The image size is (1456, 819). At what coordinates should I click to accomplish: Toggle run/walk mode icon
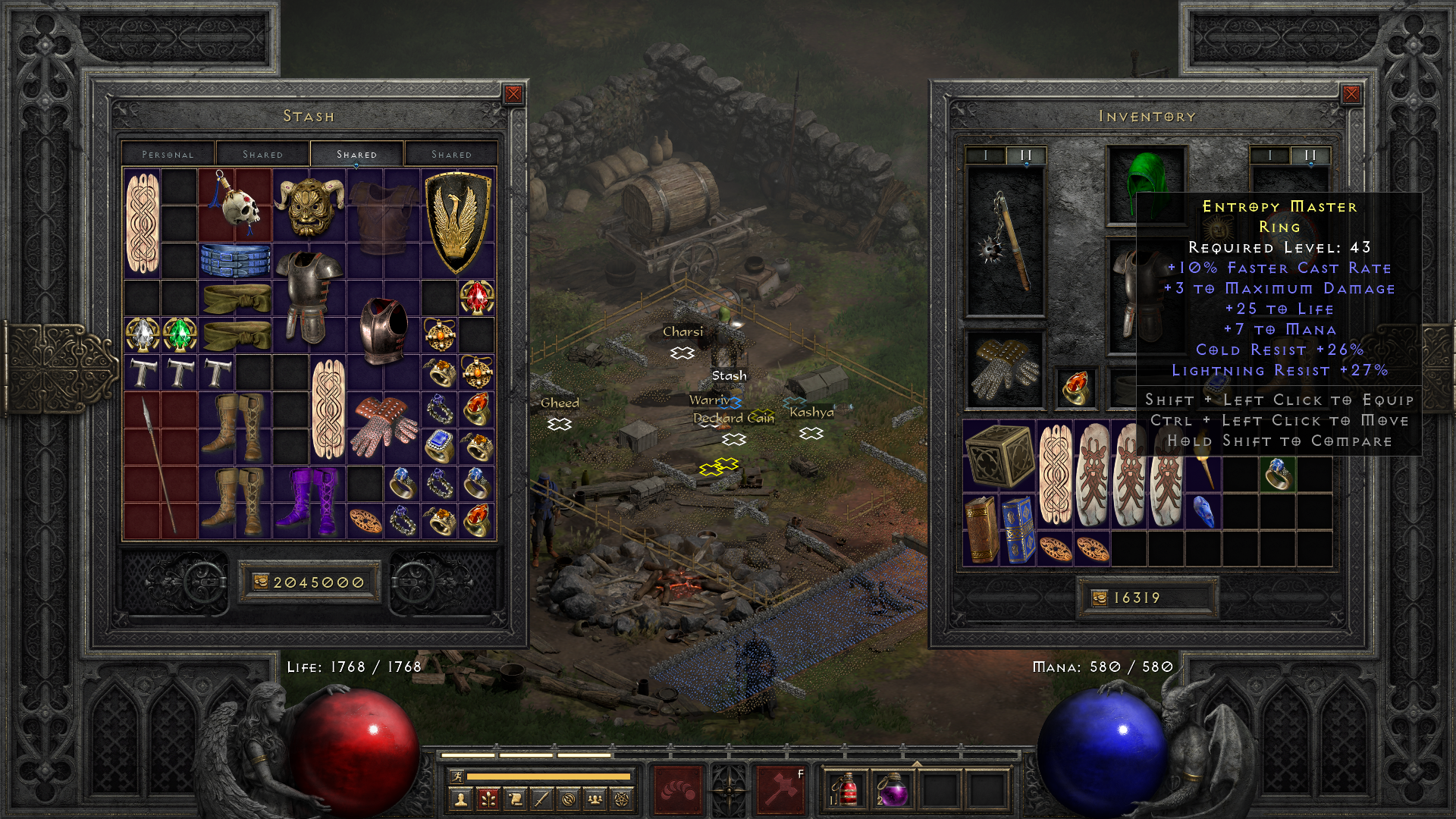[457, 776]
